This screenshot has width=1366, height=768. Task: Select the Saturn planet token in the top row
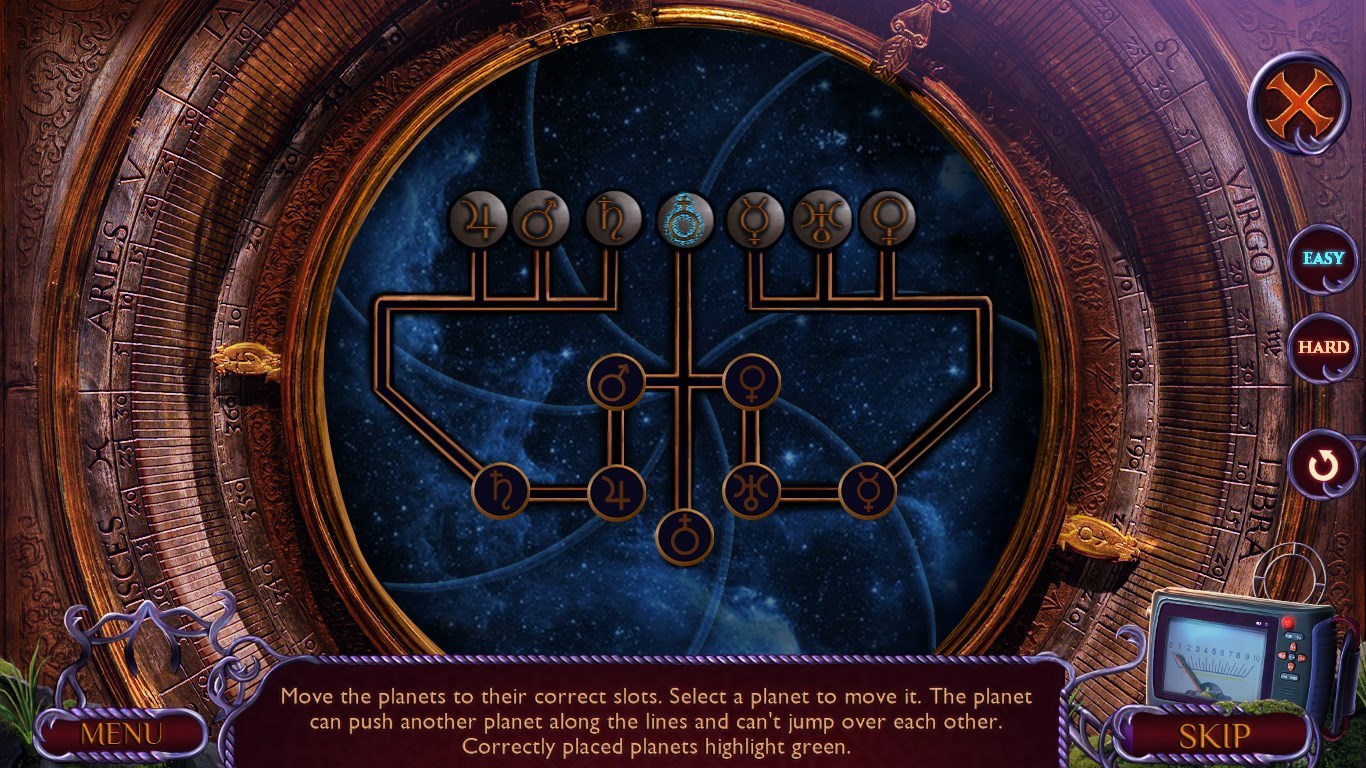615,219
